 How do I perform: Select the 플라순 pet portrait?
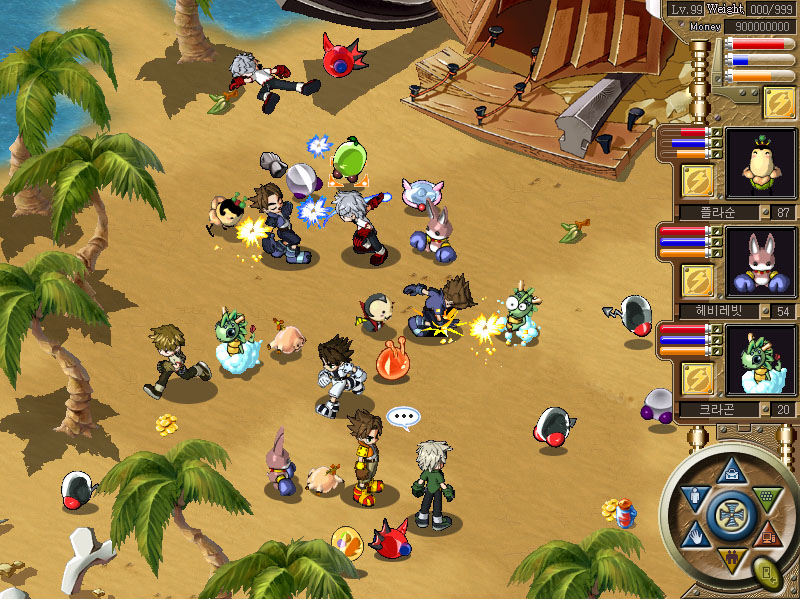click(761, 164)
